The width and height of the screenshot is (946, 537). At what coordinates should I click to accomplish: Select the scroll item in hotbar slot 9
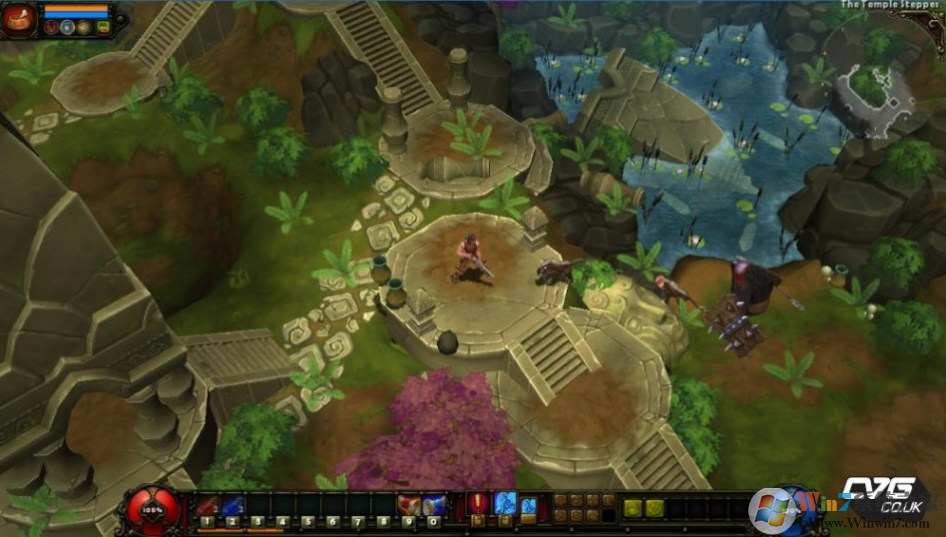[408, 506]
